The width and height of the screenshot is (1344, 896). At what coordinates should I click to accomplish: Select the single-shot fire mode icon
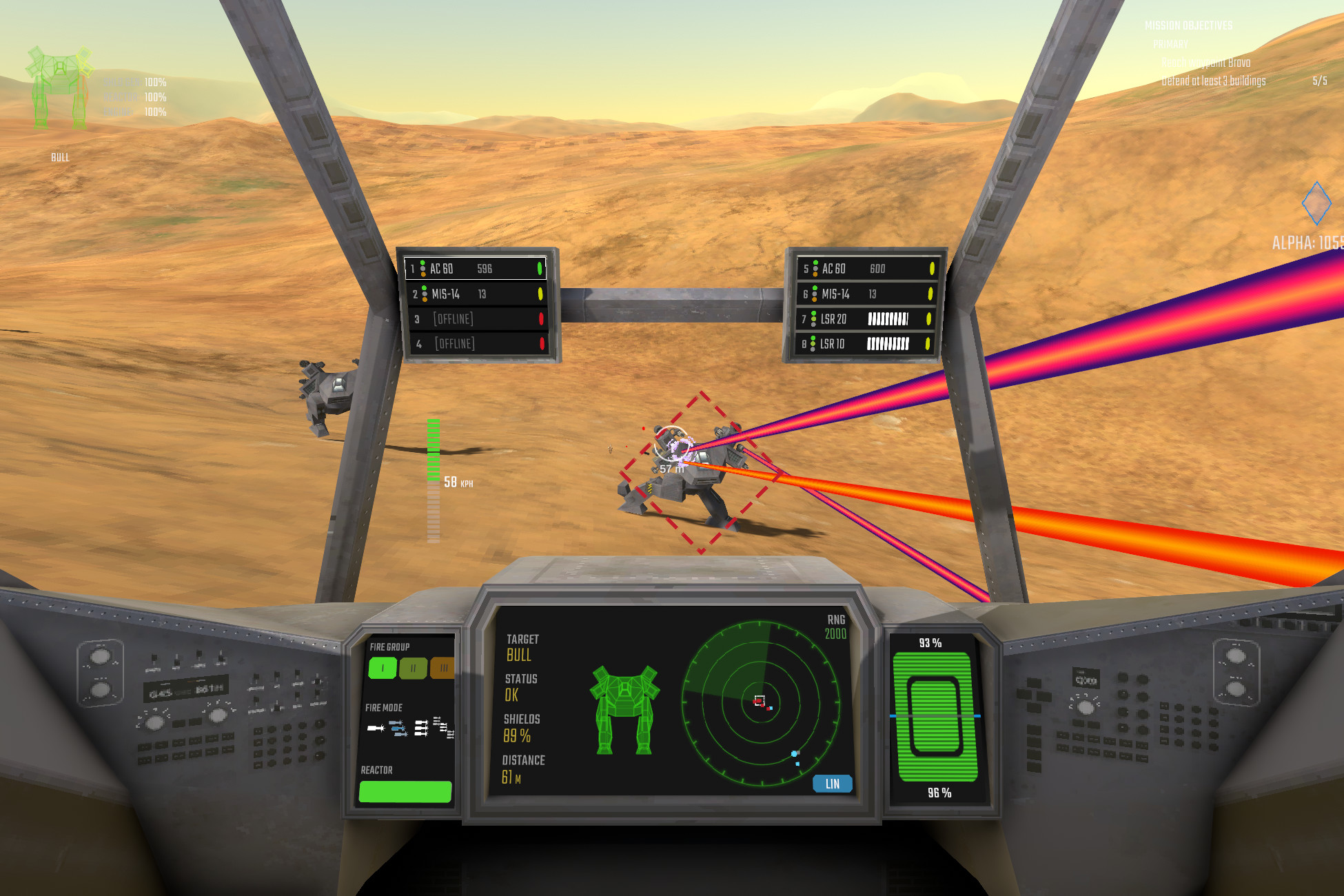coord(376,729)
